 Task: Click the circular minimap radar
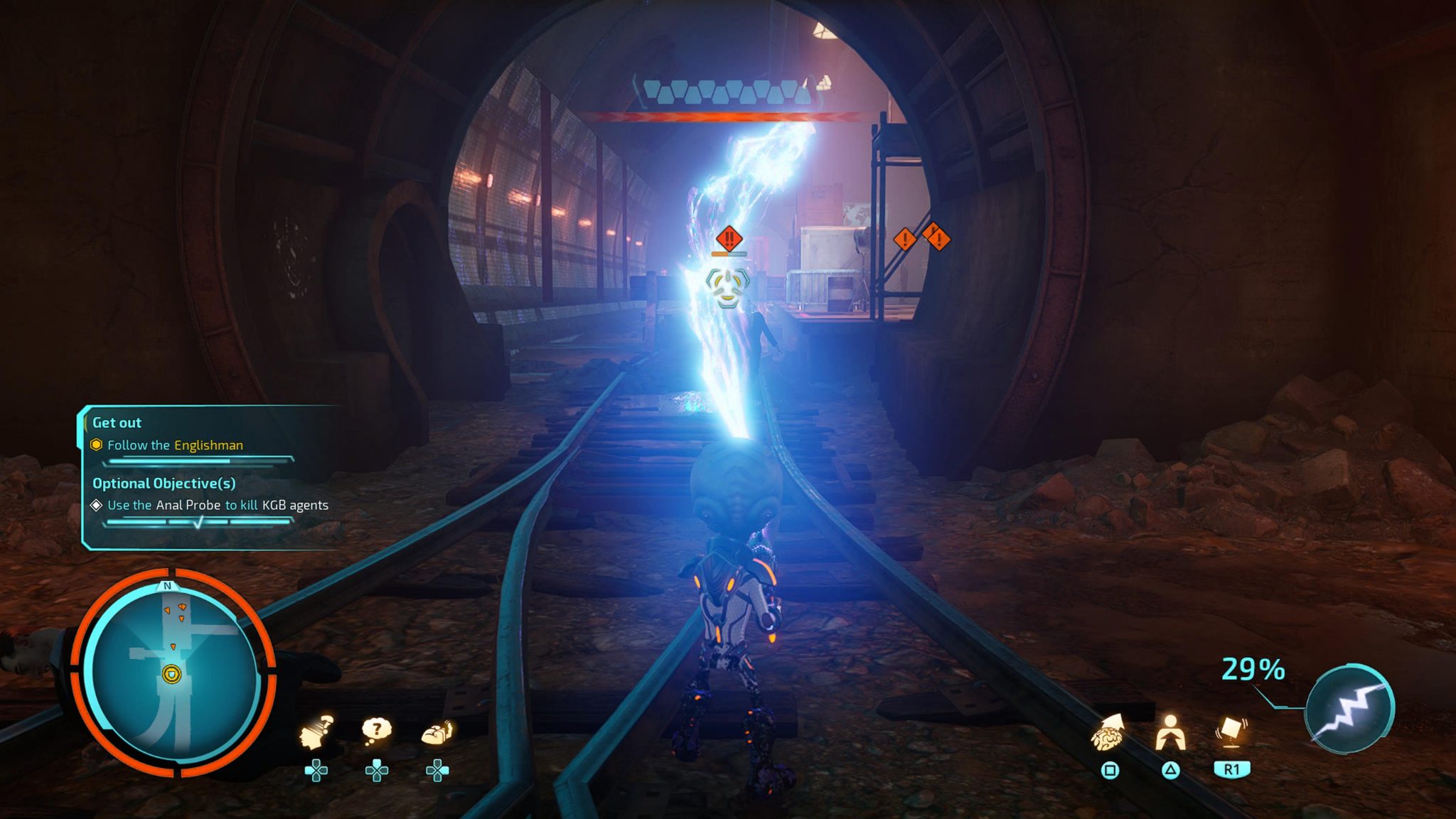(173, 672)
